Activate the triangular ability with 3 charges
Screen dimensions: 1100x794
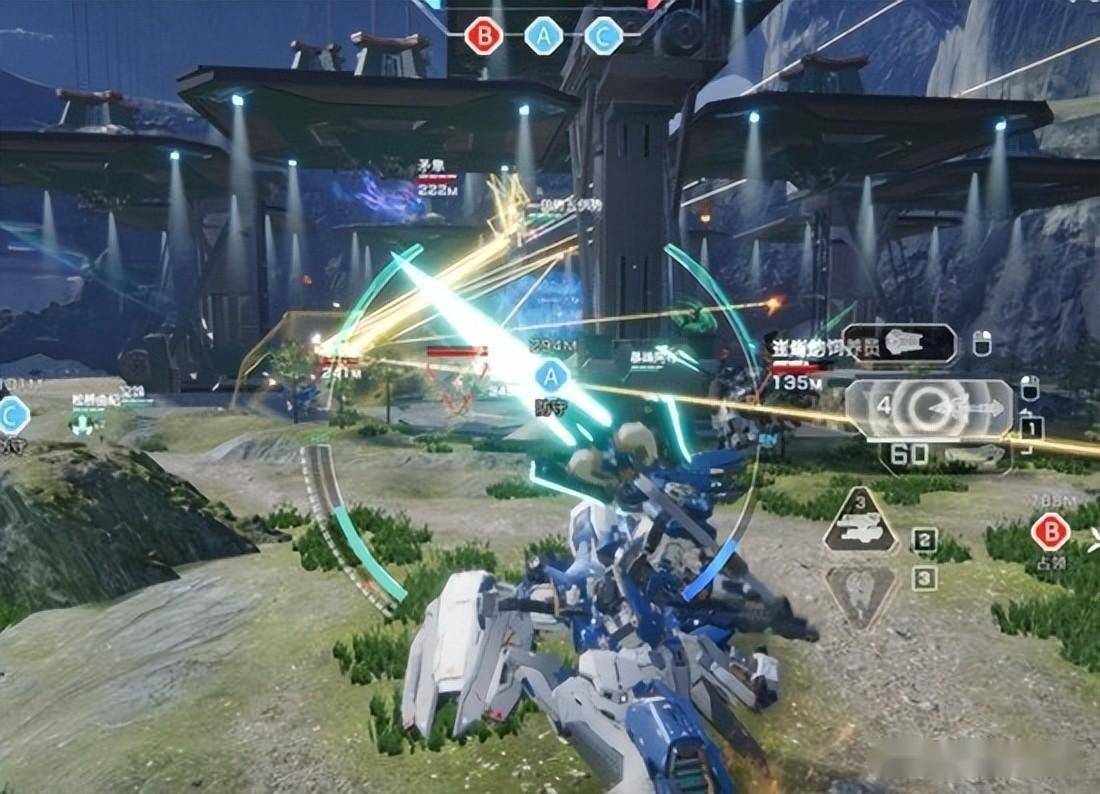point(860,524)
